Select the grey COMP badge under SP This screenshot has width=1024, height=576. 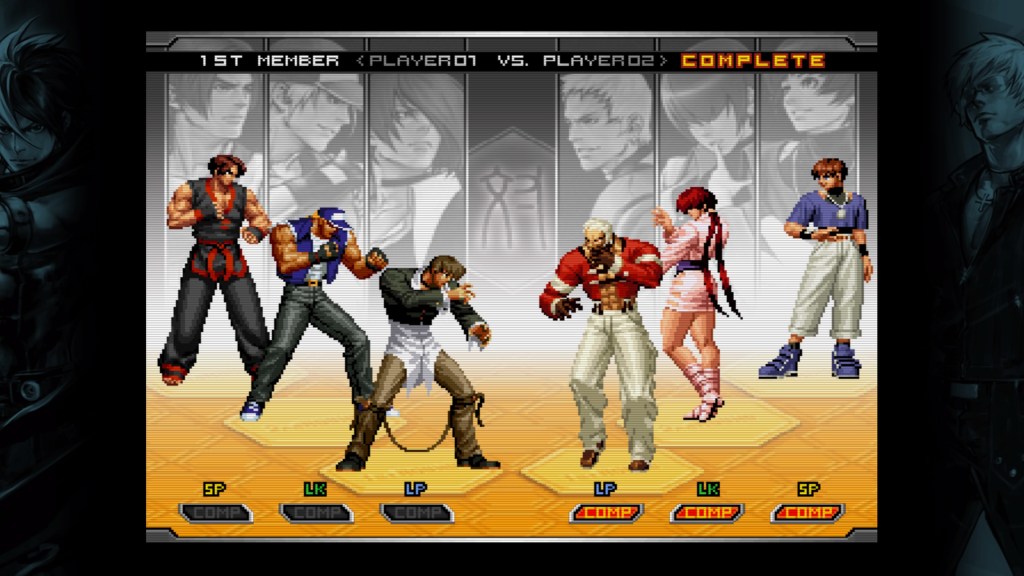click(215, 513)
